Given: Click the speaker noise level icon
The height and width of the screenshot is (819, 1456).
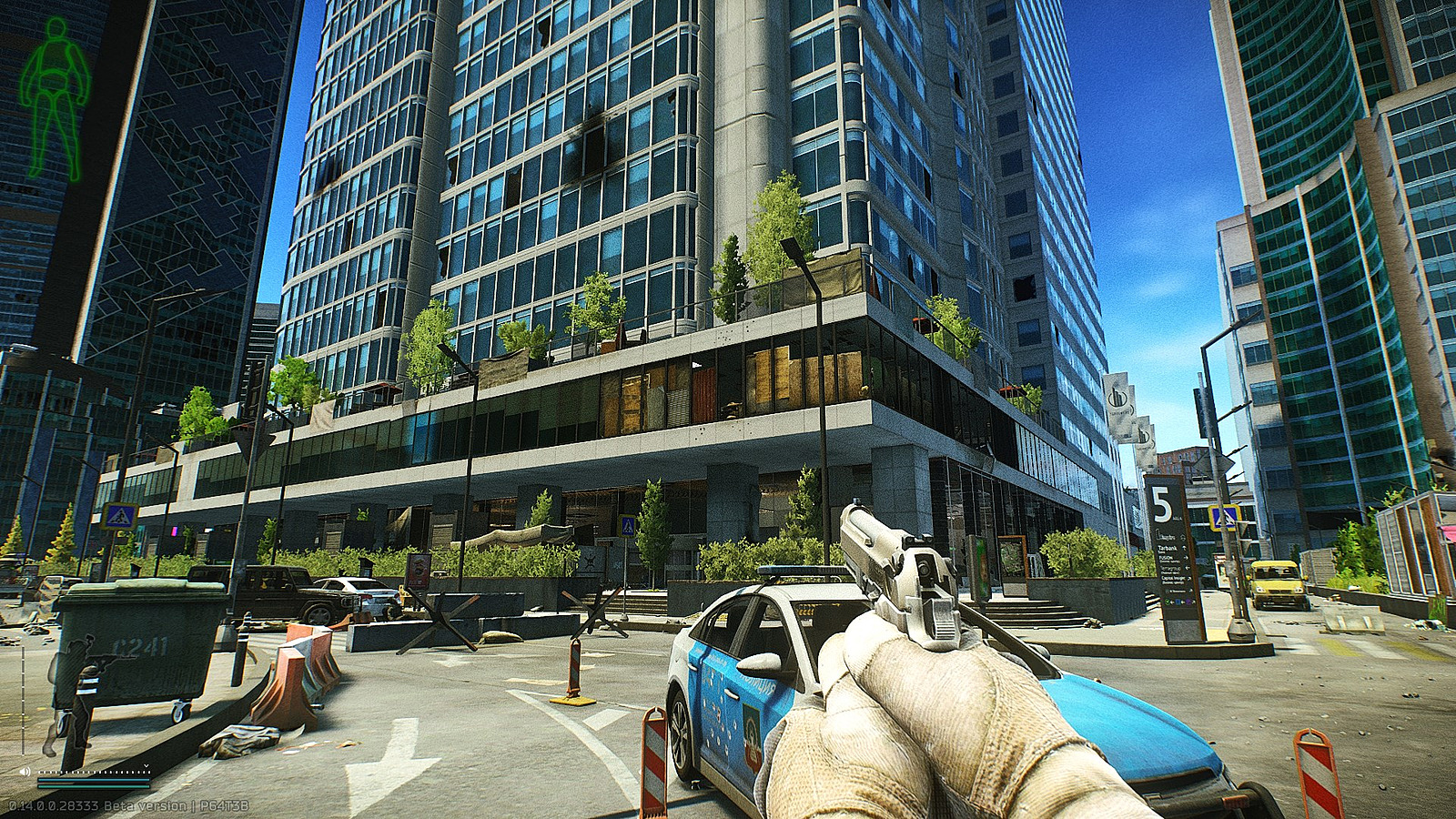Looking at the screenshot, I should [25, 771].
